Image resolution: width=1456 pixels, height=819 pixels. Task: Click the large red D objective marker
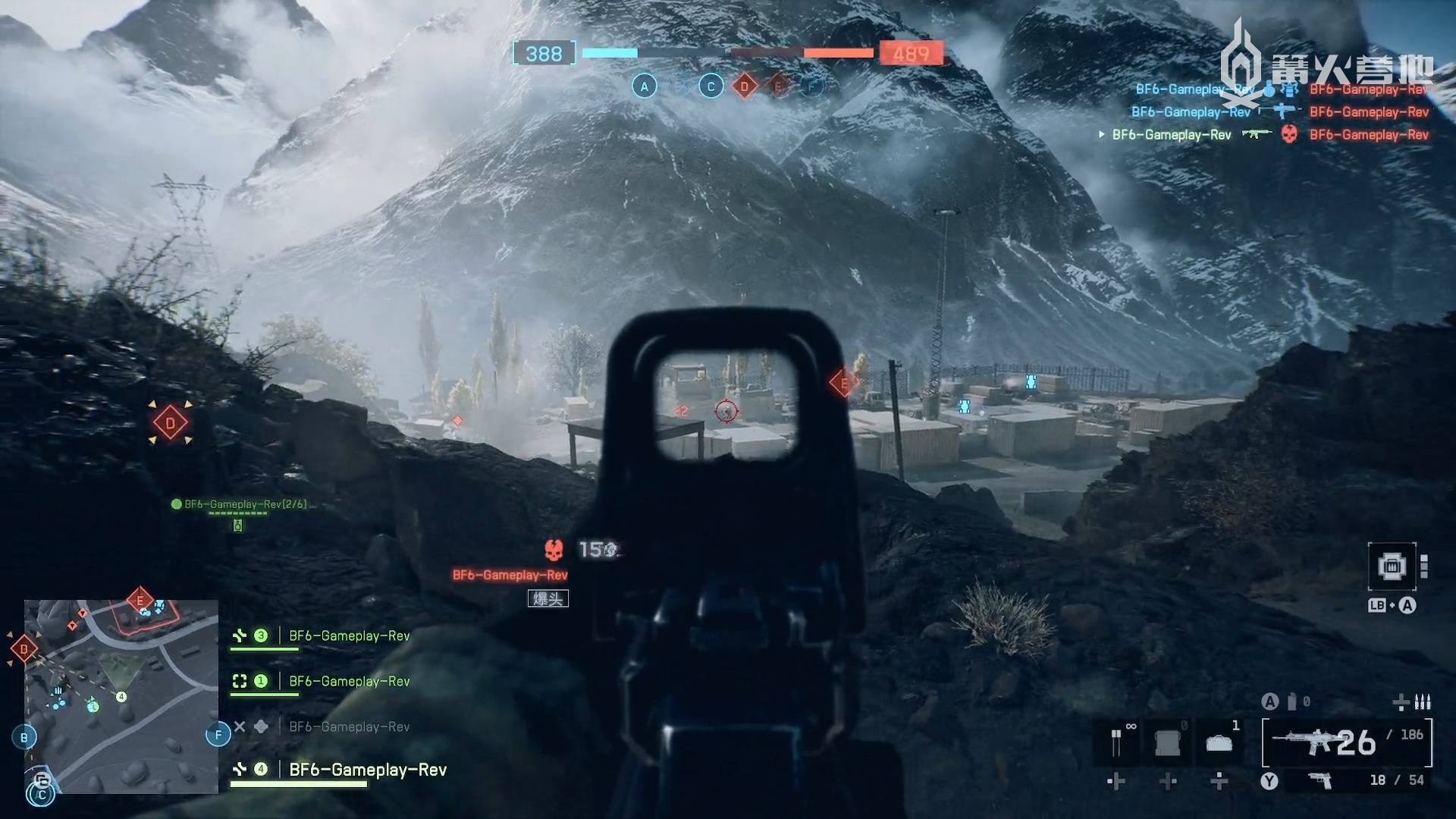coord(170,423)
